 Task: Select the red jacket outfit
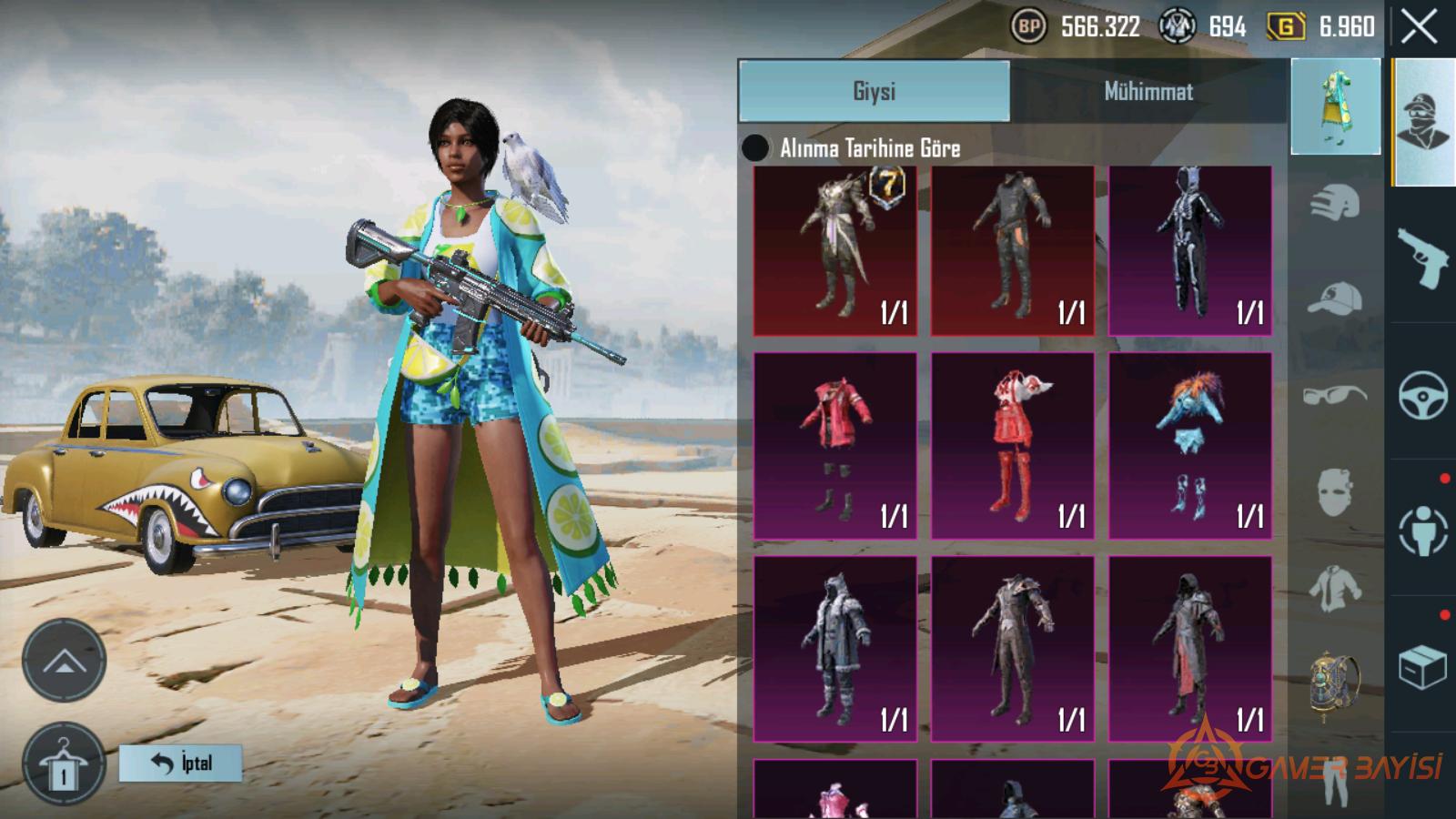point(835,446)
